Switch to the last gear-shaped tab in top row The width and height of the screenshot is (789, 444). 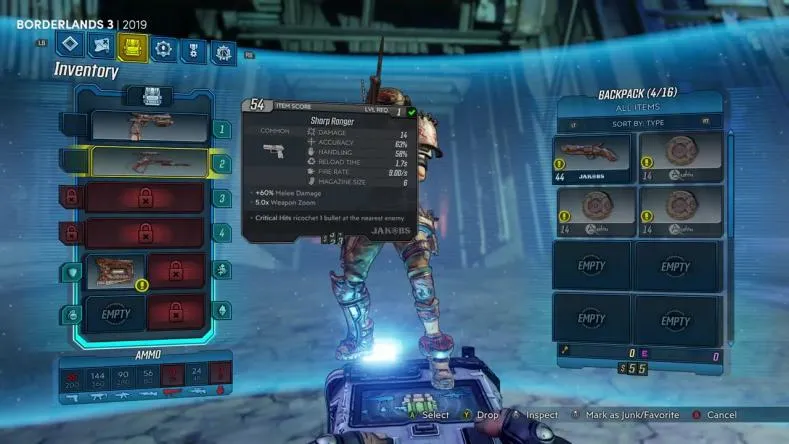222,50
